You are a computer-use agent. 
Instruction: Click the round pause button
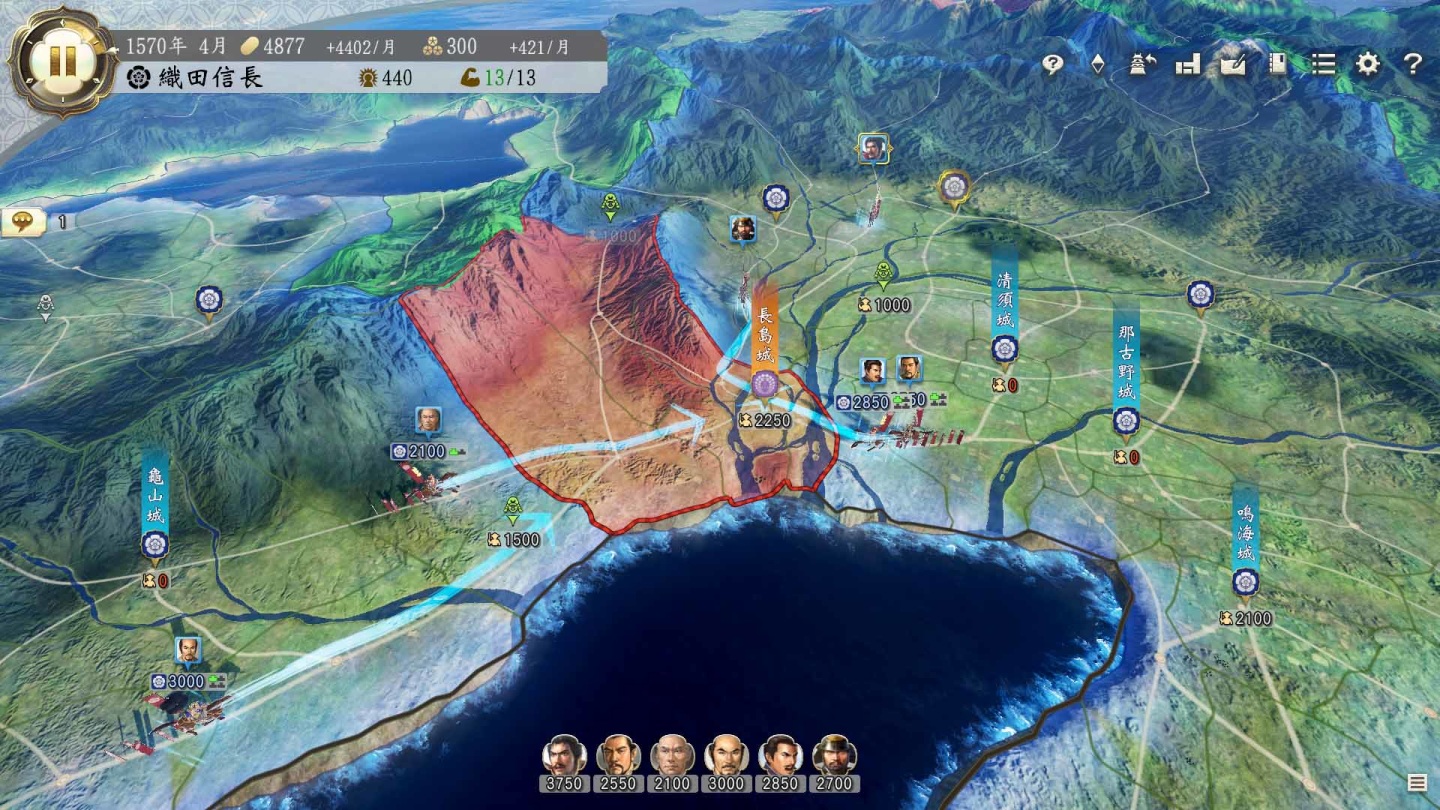[62, 62]
